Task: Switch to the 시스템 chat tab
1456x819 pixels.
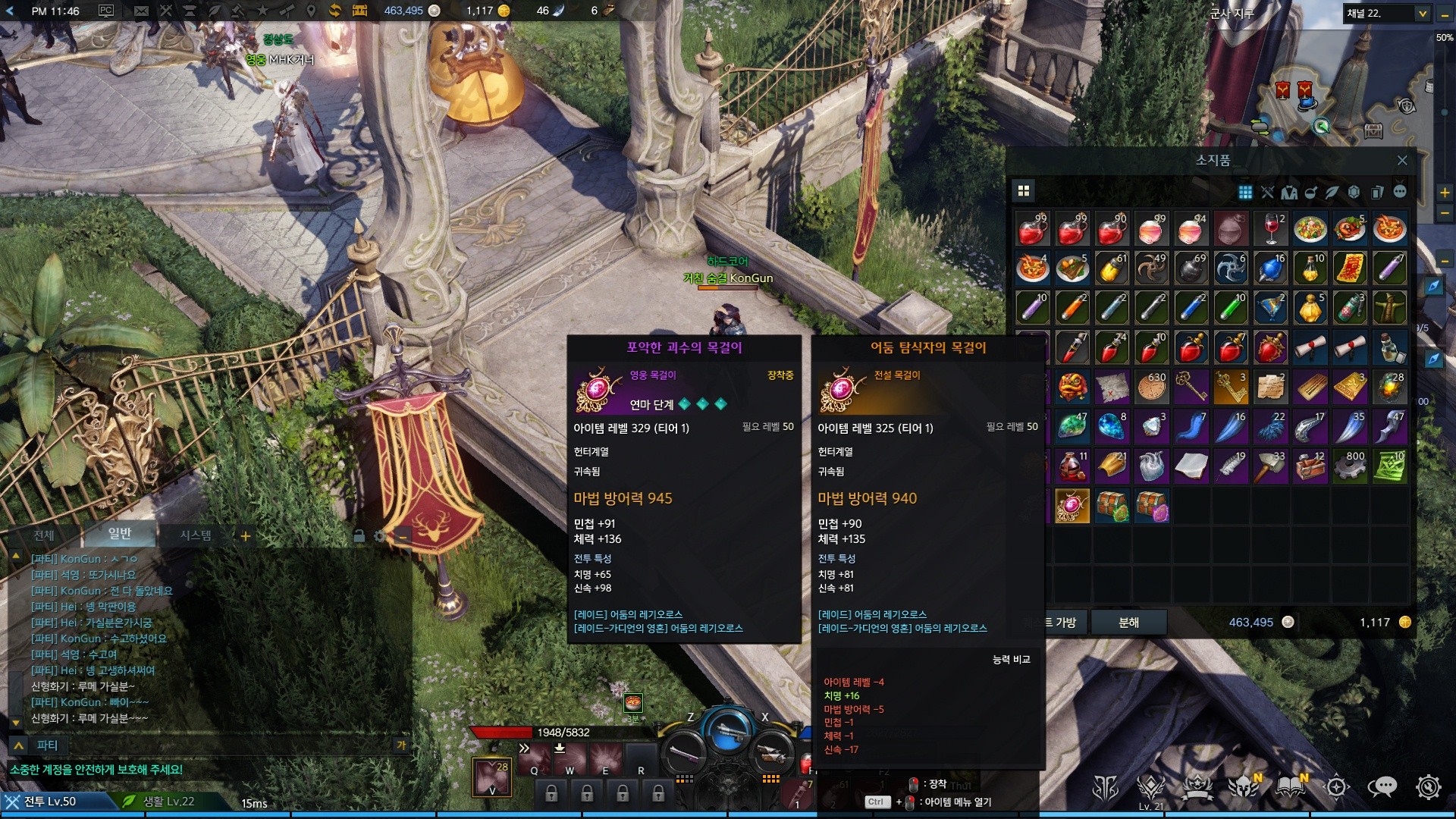Action: pyautogui.click(x=196, y=535)
